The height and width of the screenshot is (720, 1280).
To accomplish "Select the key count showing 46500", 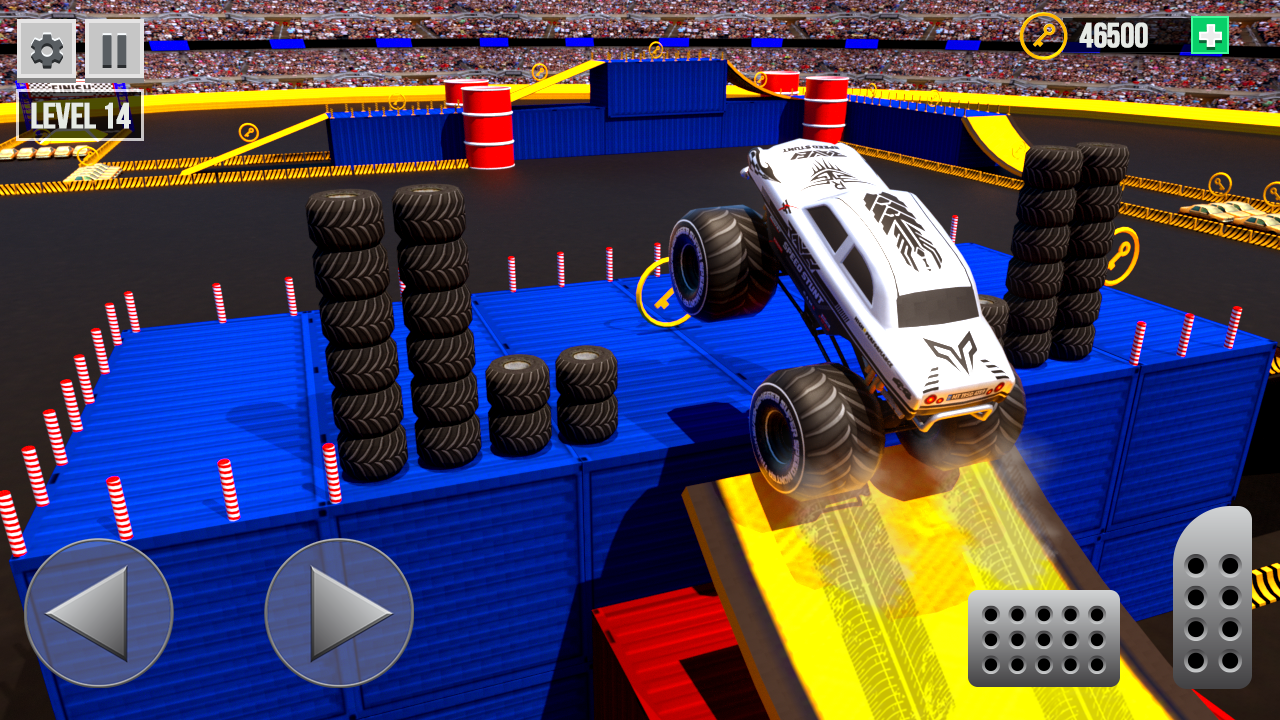I will 1113,33.
